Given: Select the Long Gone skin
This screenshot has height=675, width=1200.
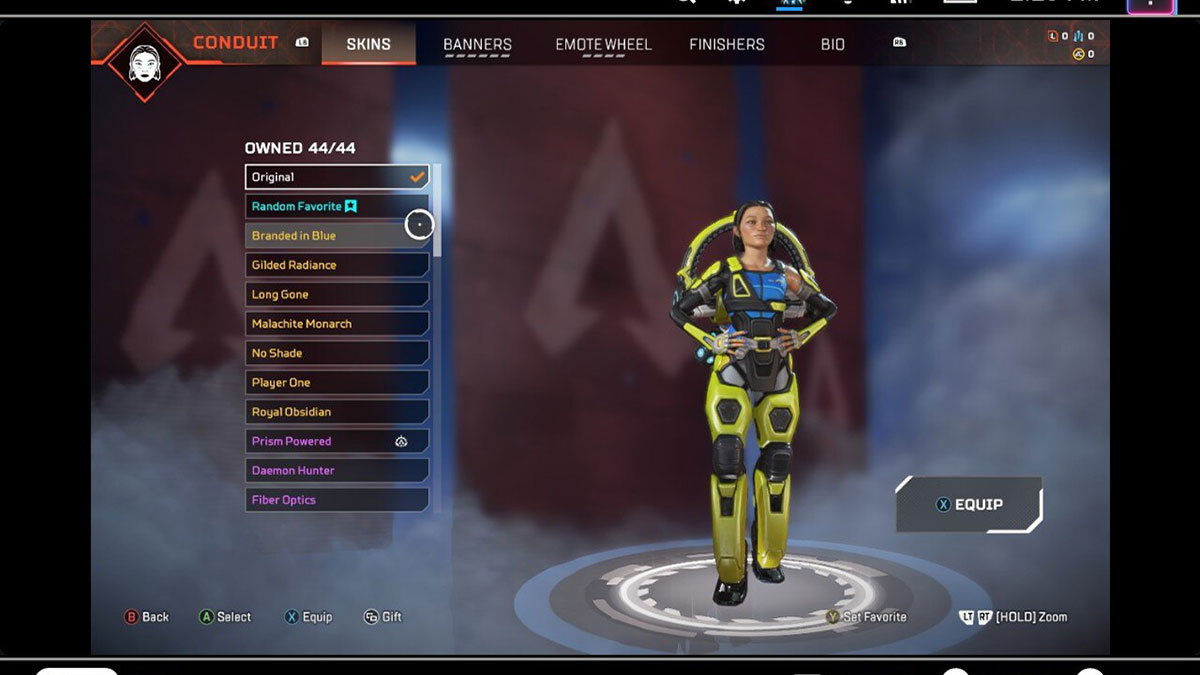Looking at the screenshot, I should tap(337, 295).
